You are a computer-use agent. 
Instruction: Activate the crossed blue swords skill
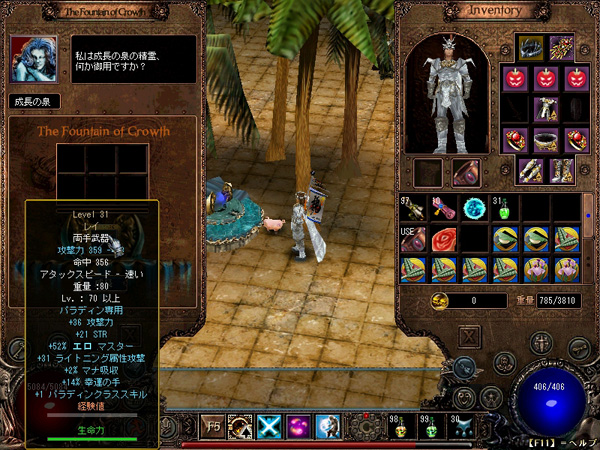(x=269, y=425)
